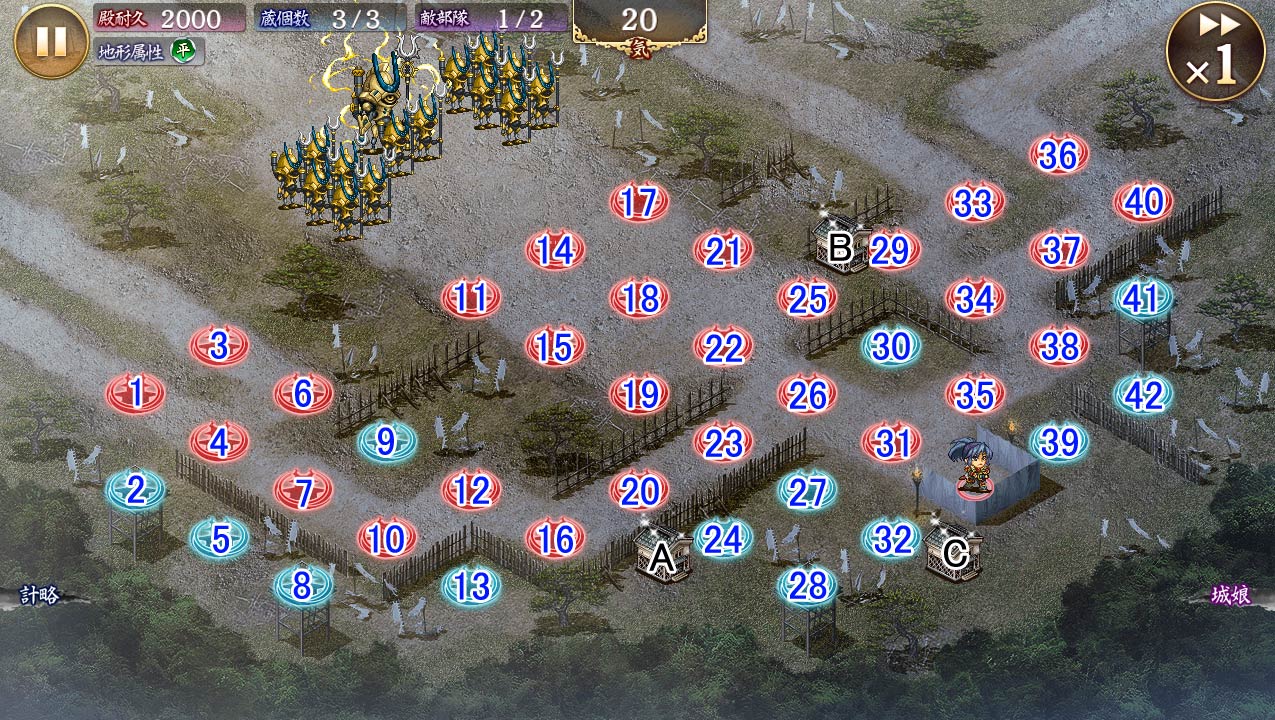Select deployment tile number 1

tap(135, 393)
